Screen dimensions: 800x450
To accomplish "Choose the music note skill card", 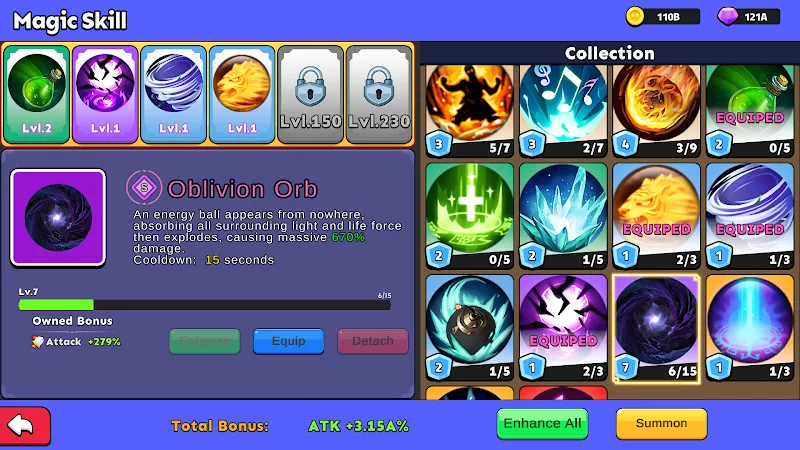I will [x=563, y=108].
